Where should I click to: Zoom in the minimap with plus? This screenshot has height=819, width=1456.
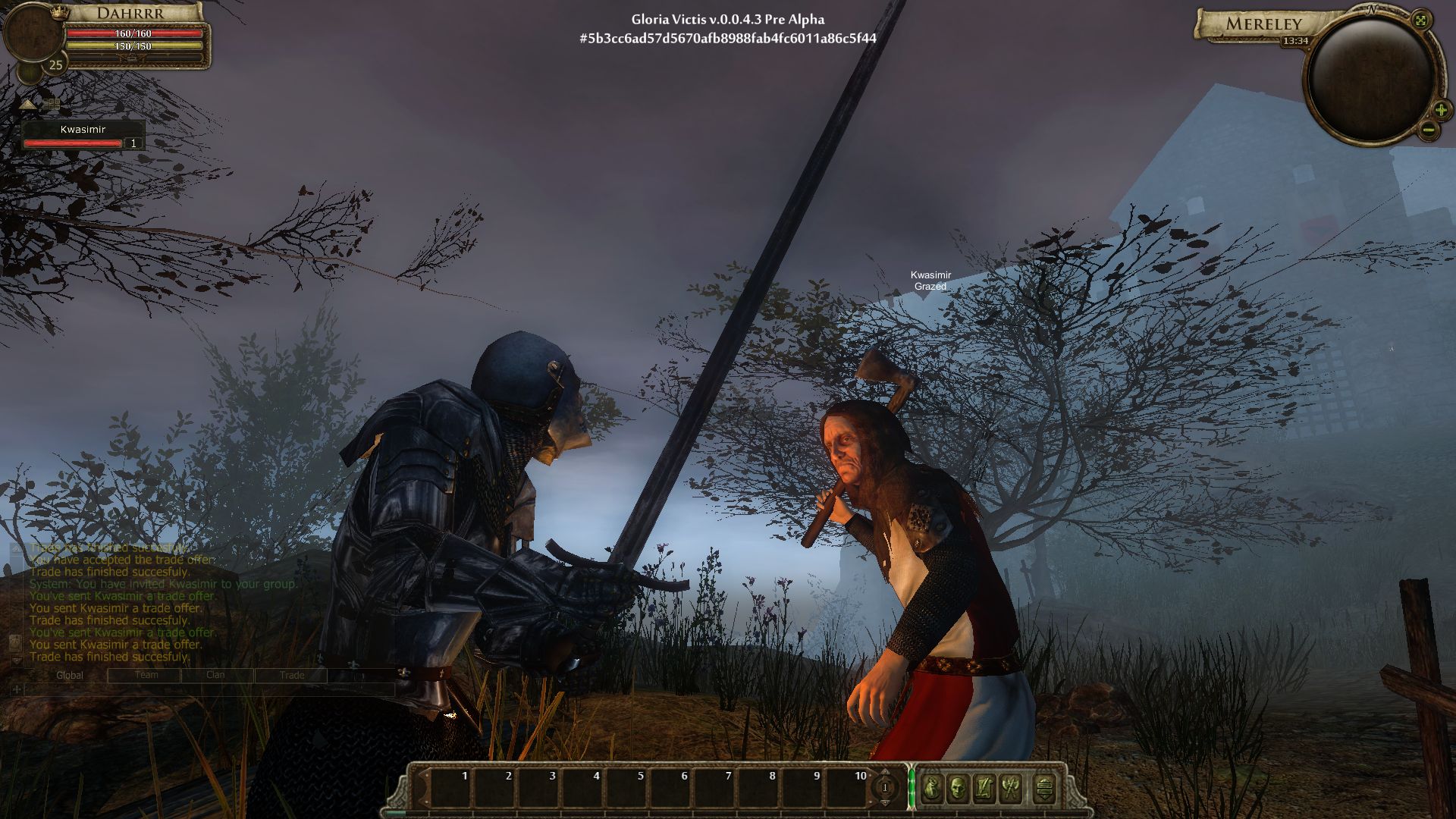[1440, 110]
